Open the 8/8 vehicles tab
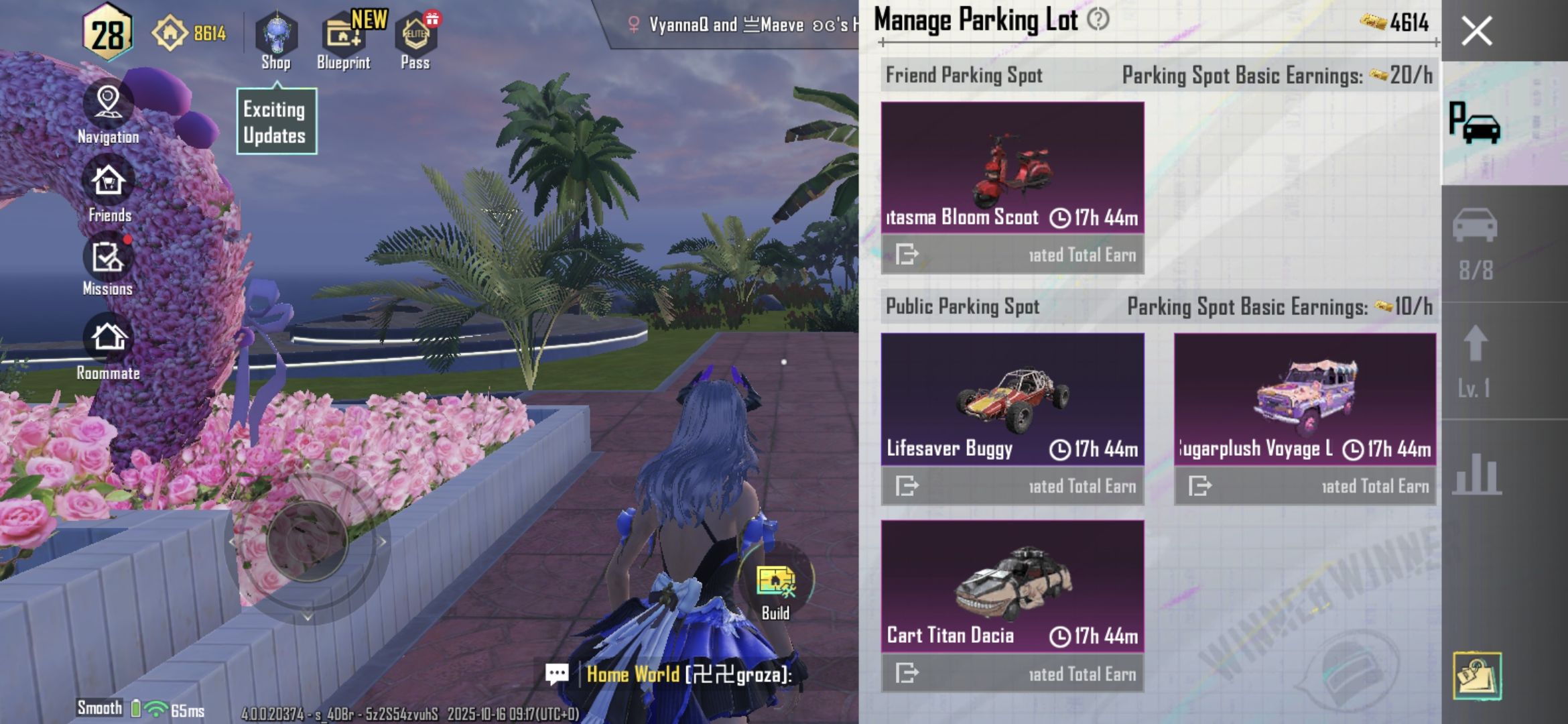This screenshot has height=724, width=1568. tap(1475, 243)
